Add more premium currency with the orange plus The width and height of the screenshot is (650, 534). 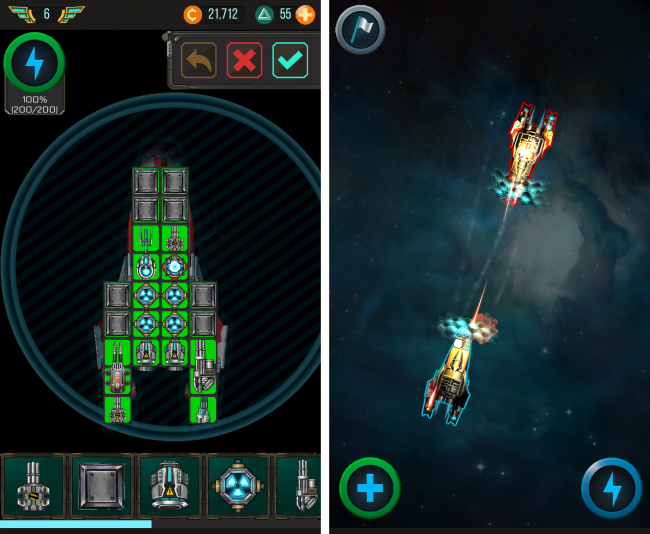click(x=305, y=14)
